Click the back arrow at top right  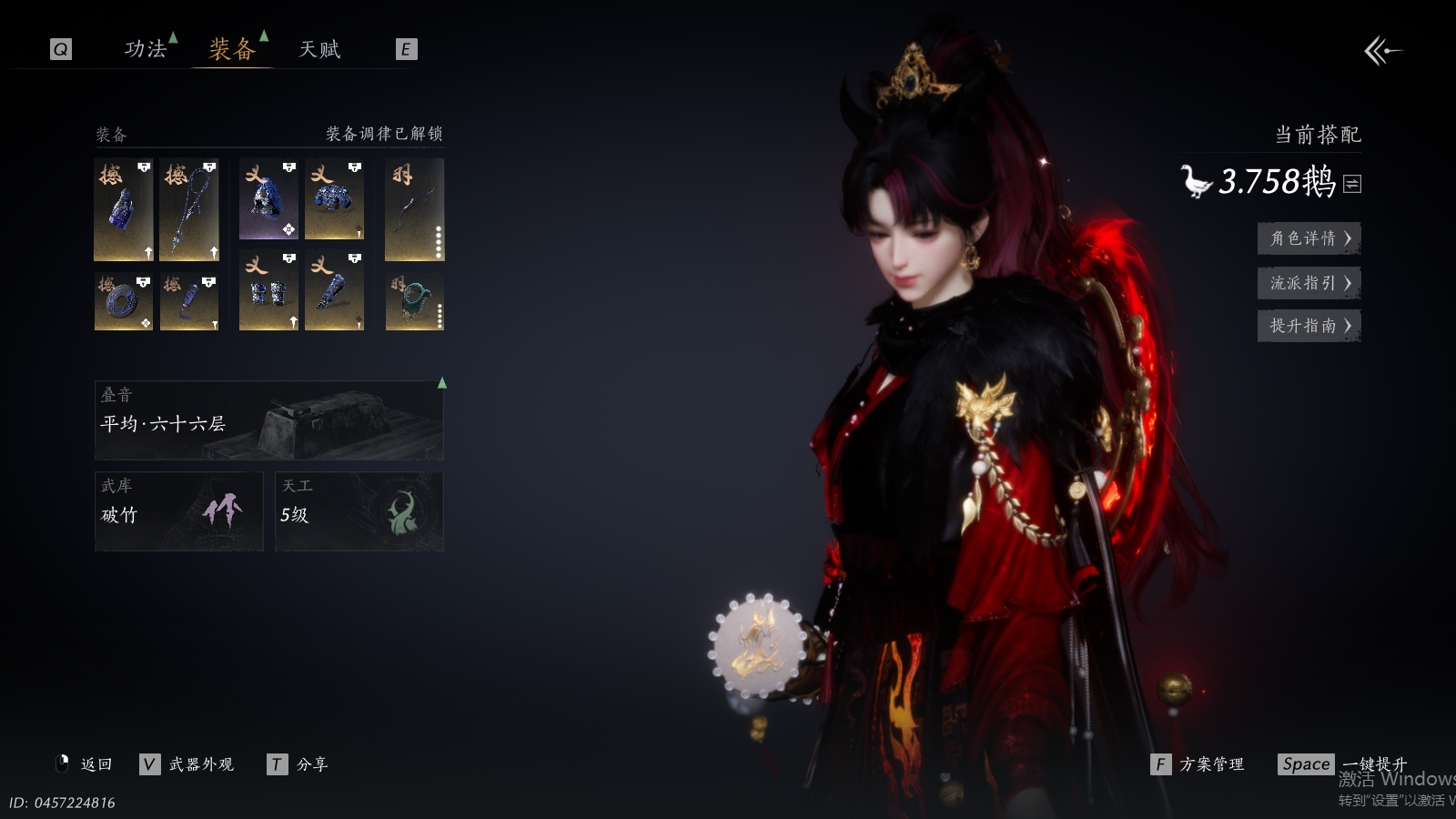point(1382,51)
